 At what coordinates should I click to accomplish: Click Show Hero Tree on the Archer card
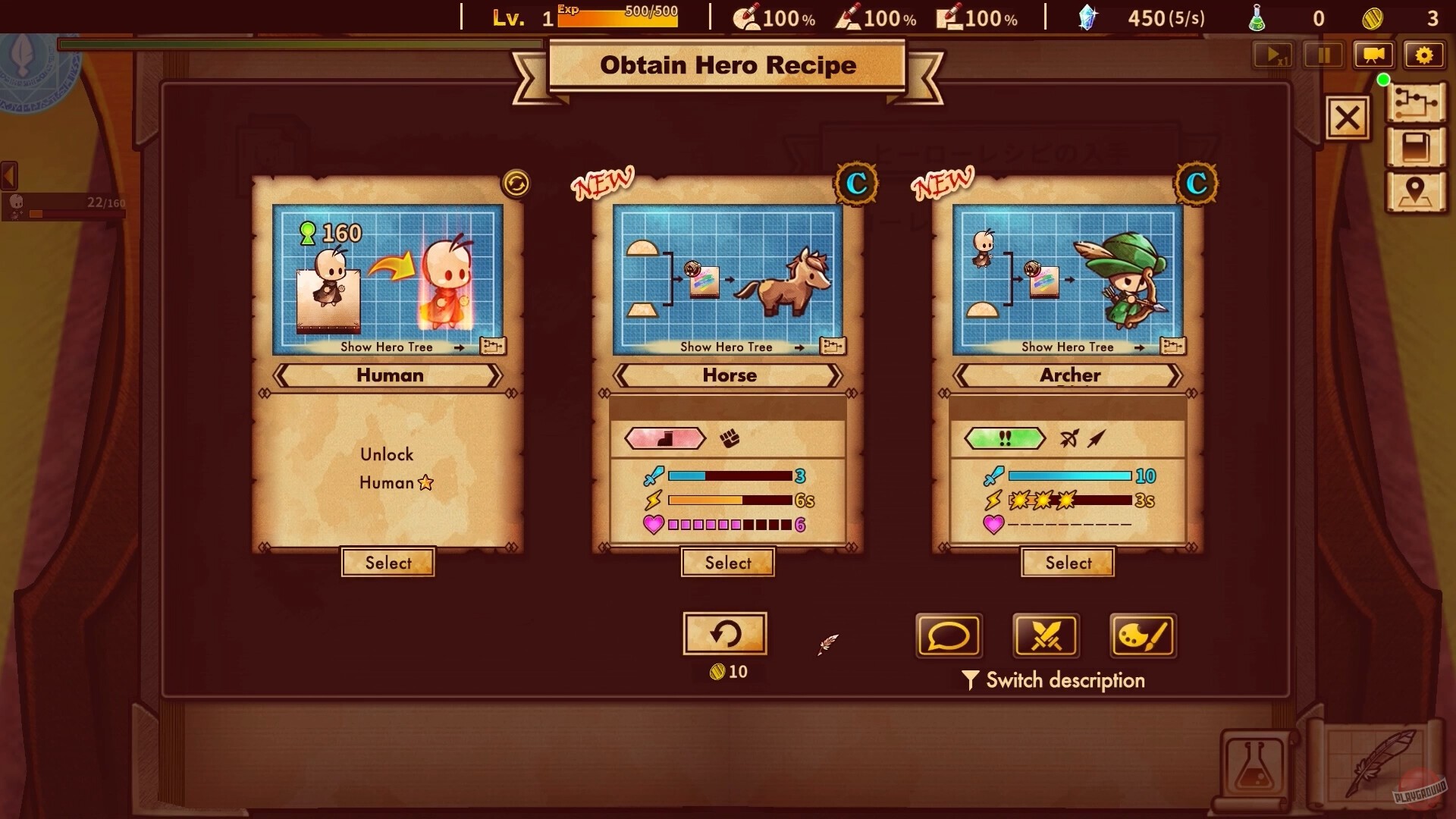[1067, 347]
